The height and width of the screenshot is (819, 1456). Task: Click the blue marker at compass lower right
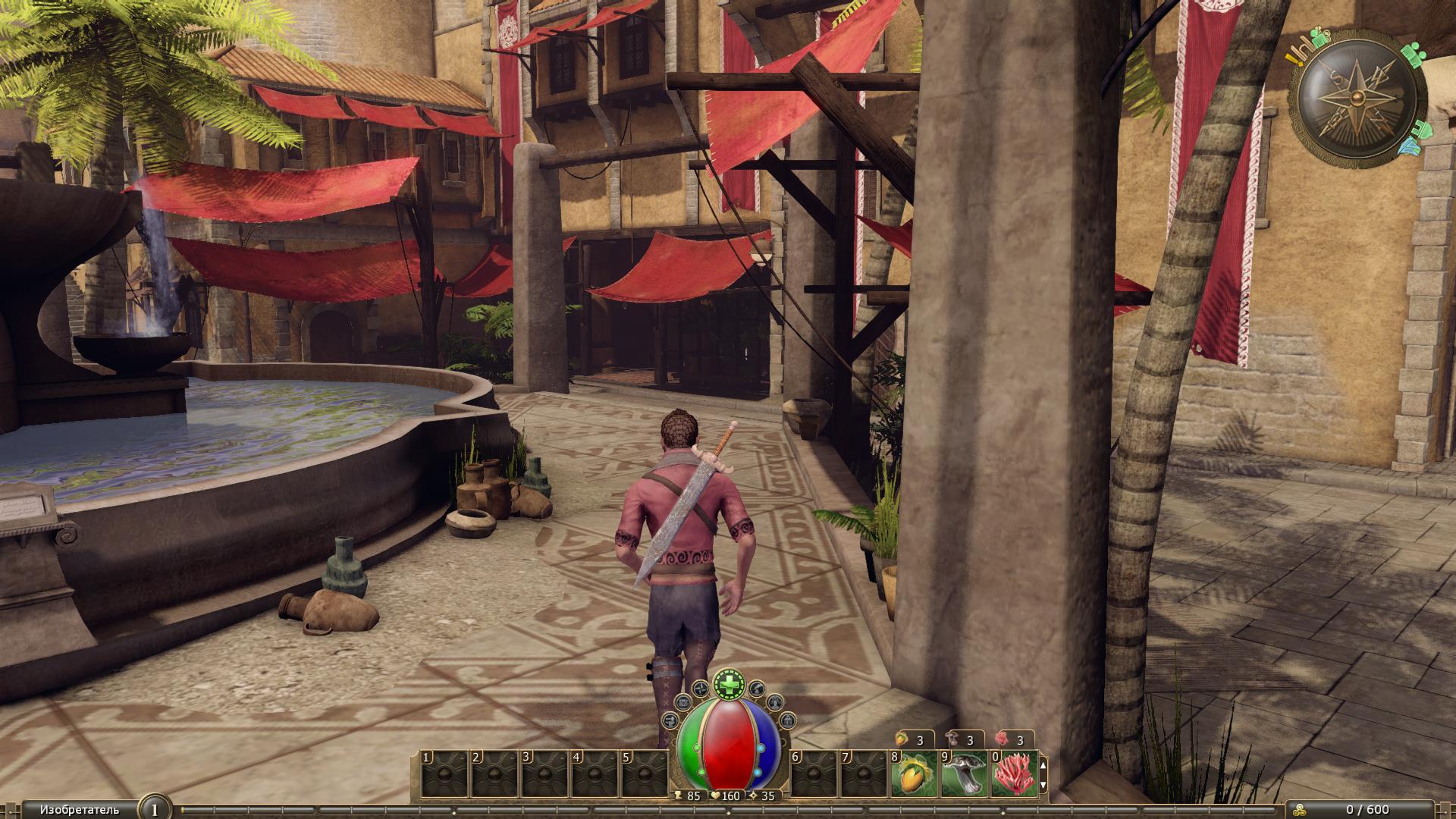[1410, 145]
